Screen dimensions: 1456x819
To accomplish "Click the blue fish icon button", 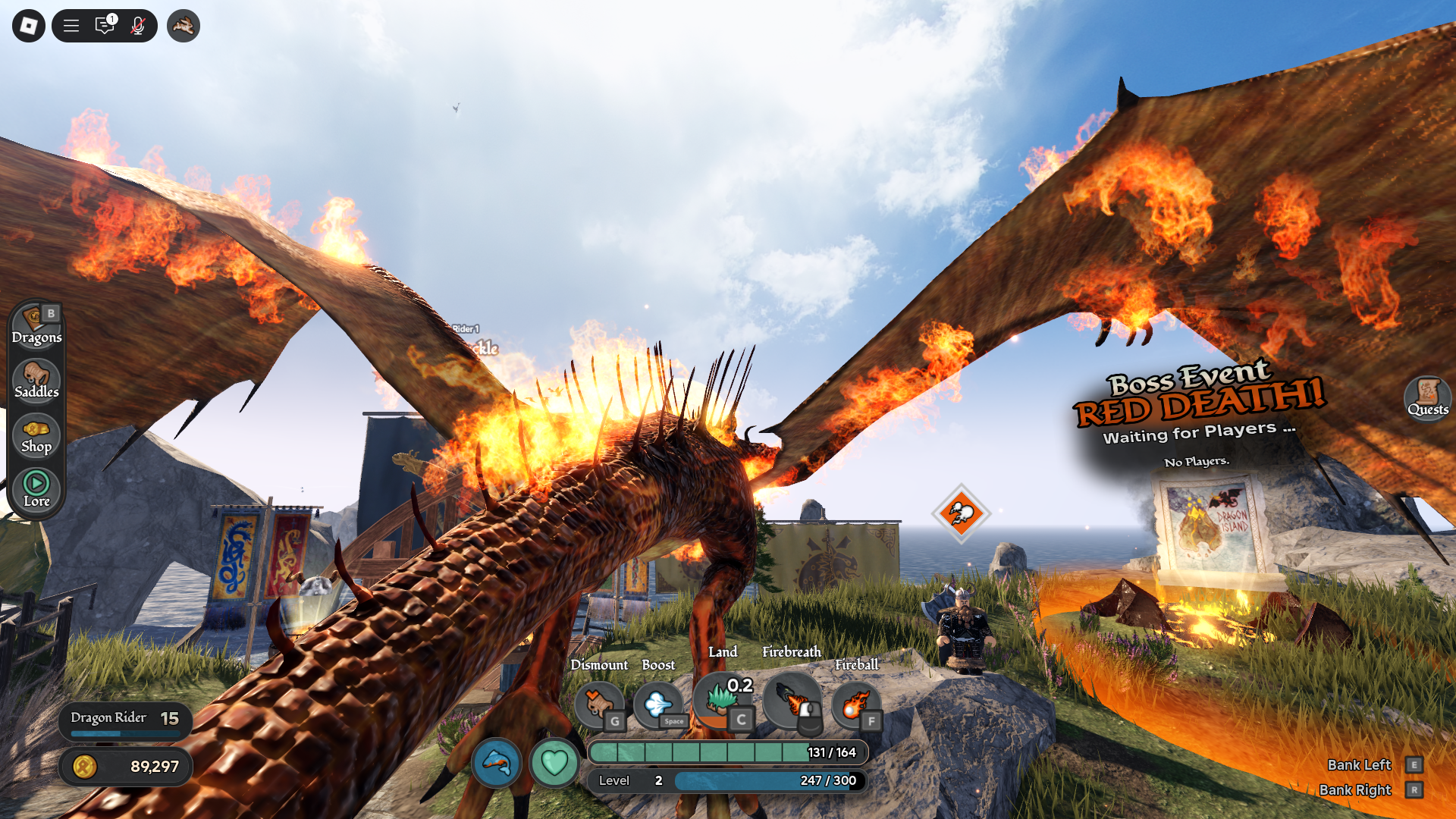I will [x=497, y=762].
